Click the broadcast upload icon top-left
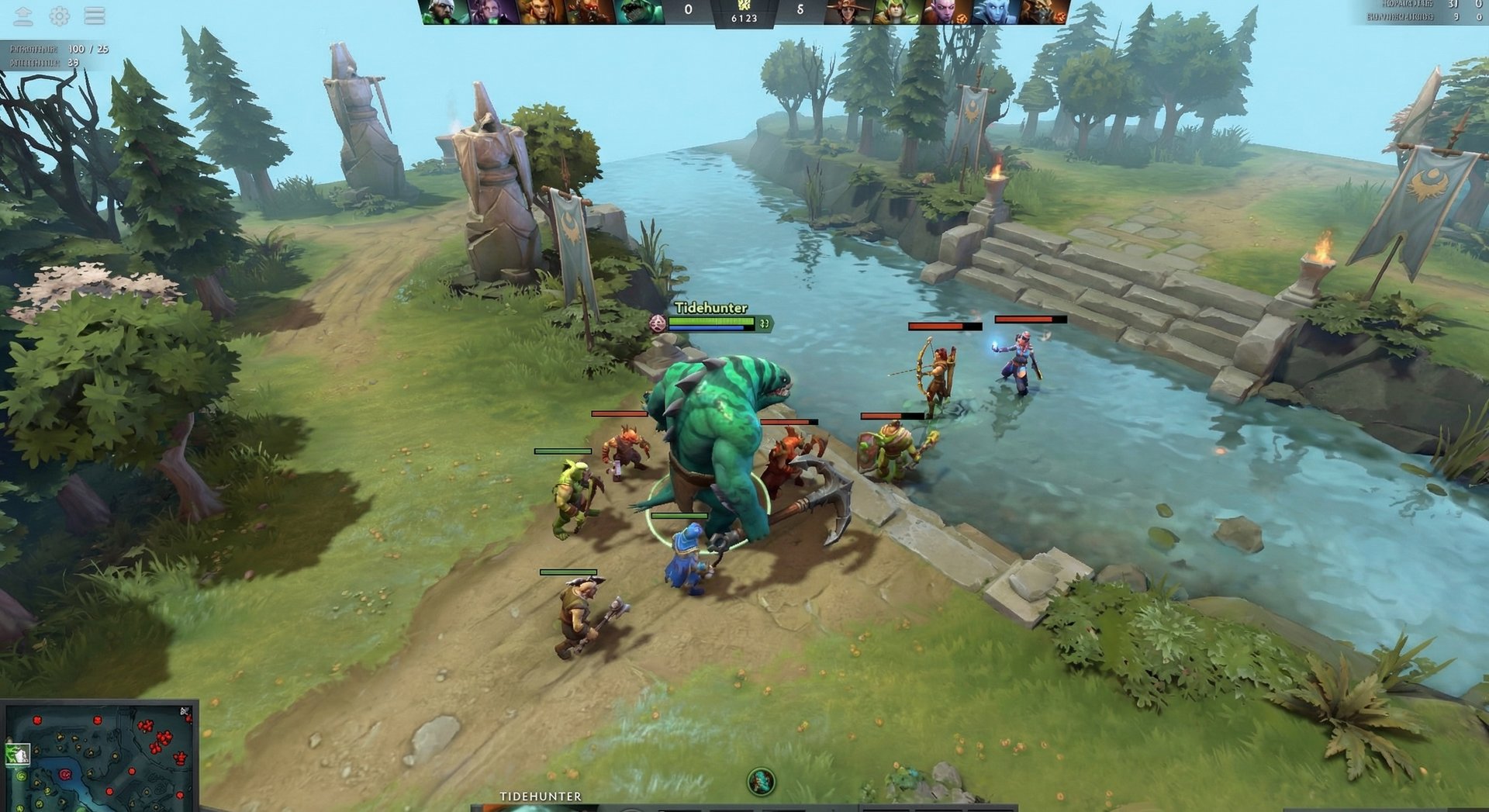The width and height of the screenshot is (1489, 812). click(x=23, y=15)
